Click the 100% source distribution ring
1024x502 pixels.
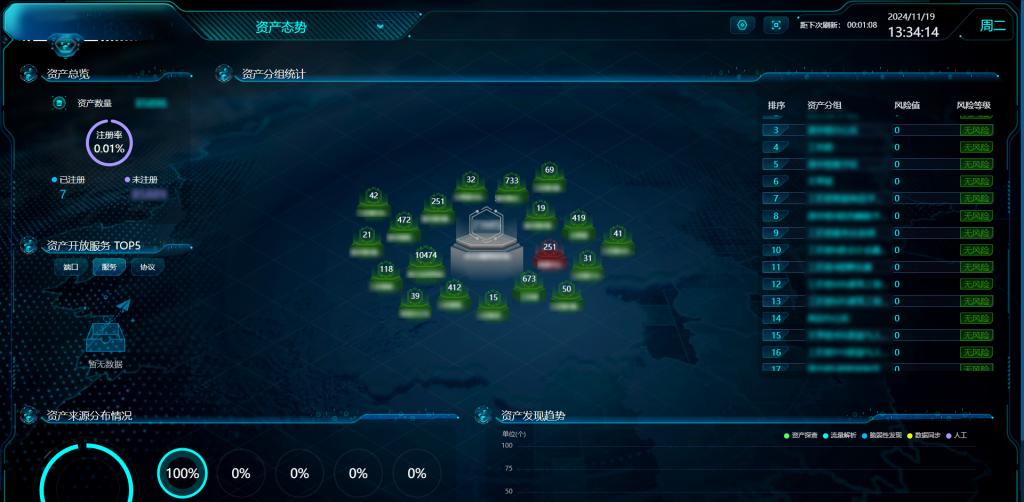pyautogui.click(x=182, y=473)
